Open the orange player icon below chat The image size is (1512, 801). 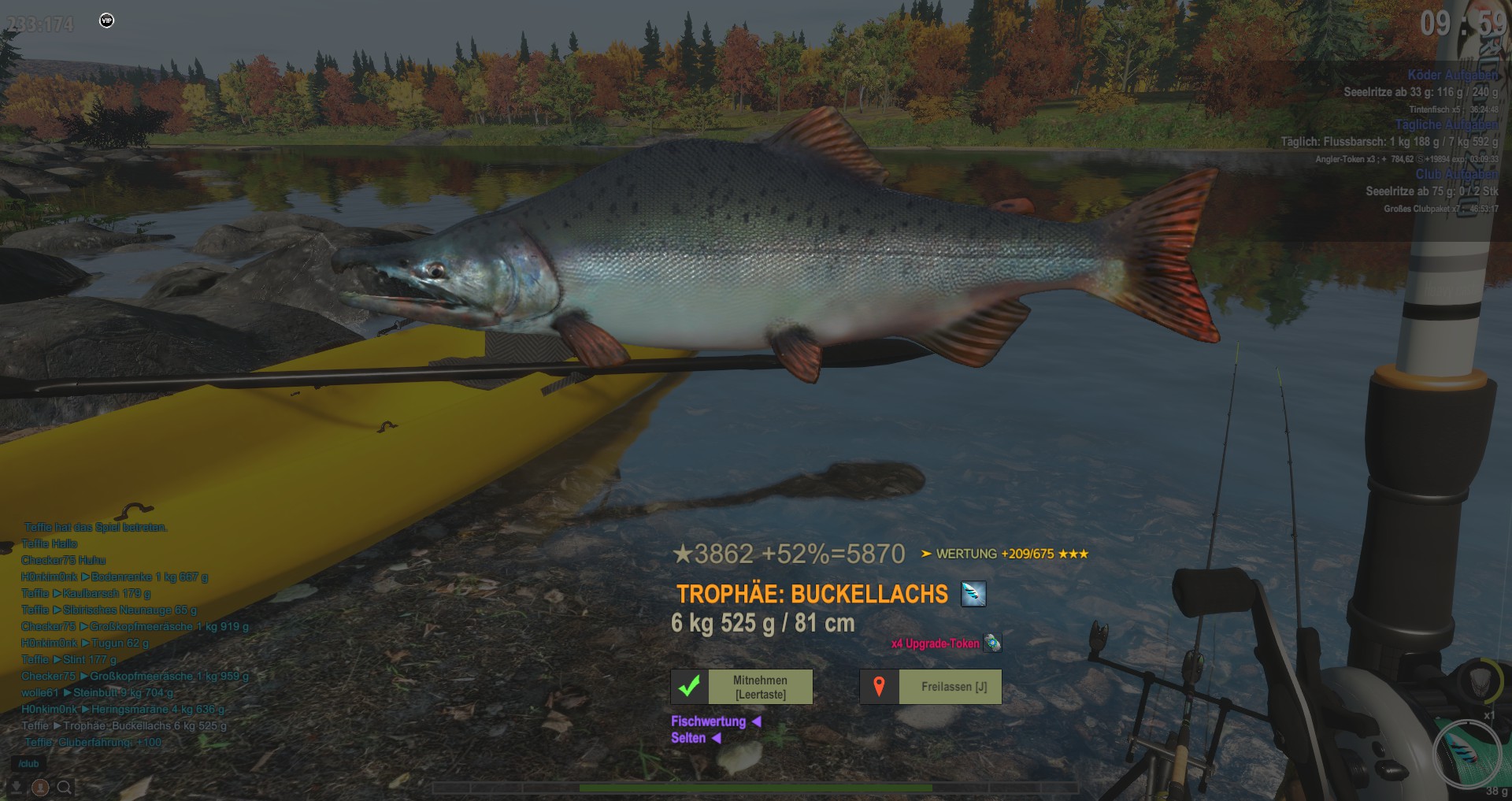coord(40,787)
